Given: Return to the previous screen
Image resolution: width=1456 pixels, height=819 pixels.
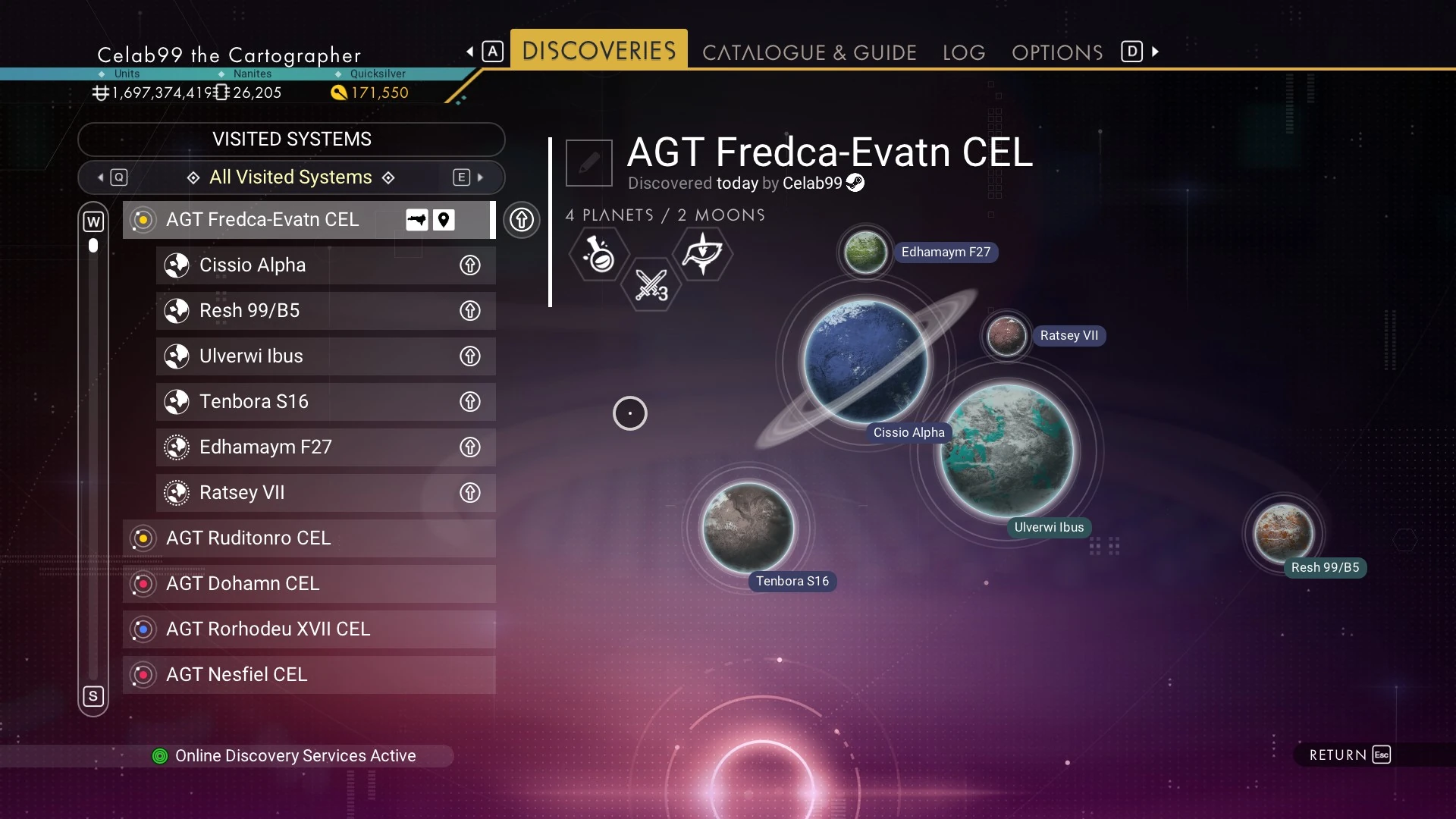Looking at the screenshot, I should tap(1350, 755).
